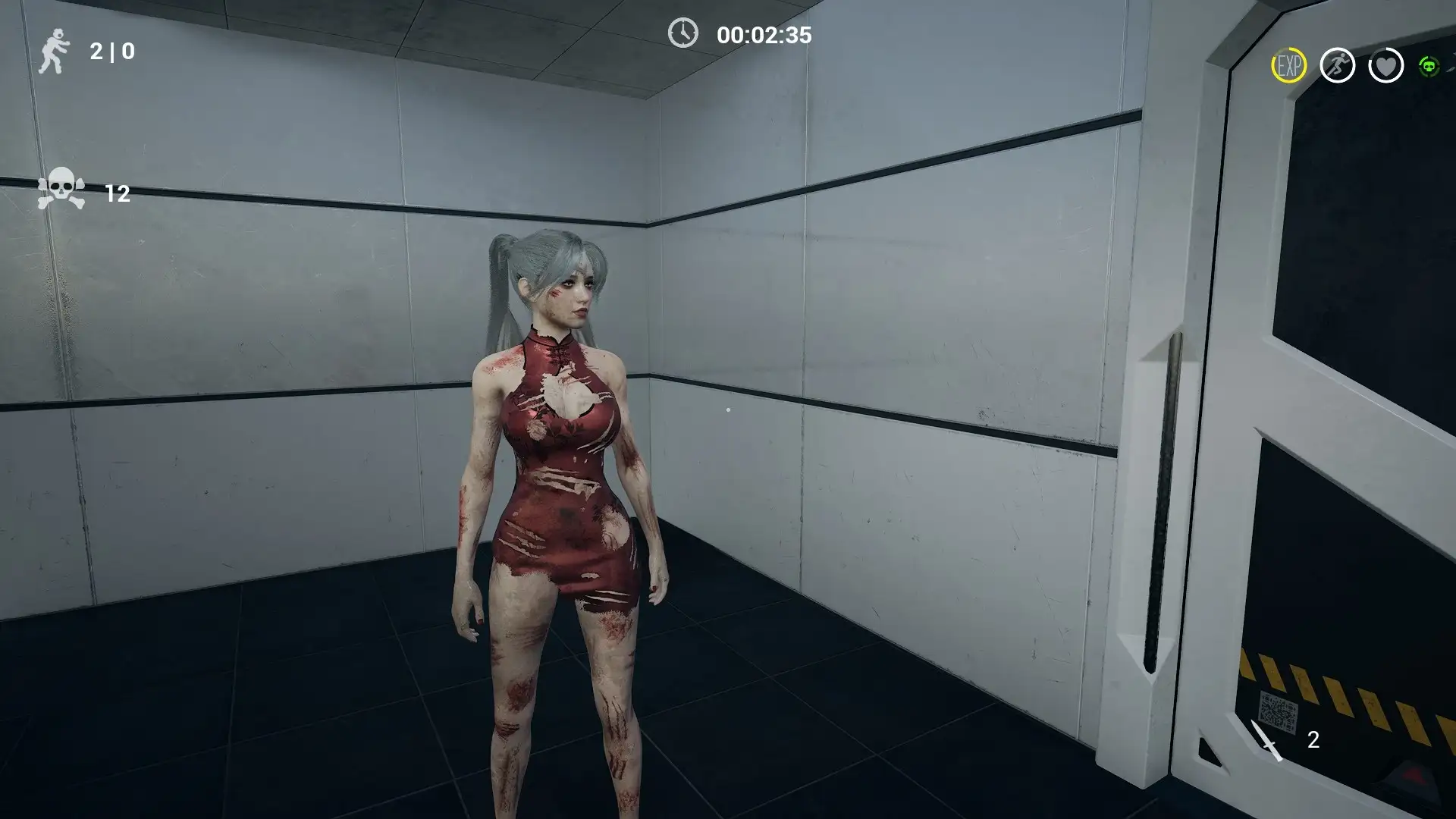Select the heart health indicator
Screen dimensions: 1456x819
pos(1387,65)
